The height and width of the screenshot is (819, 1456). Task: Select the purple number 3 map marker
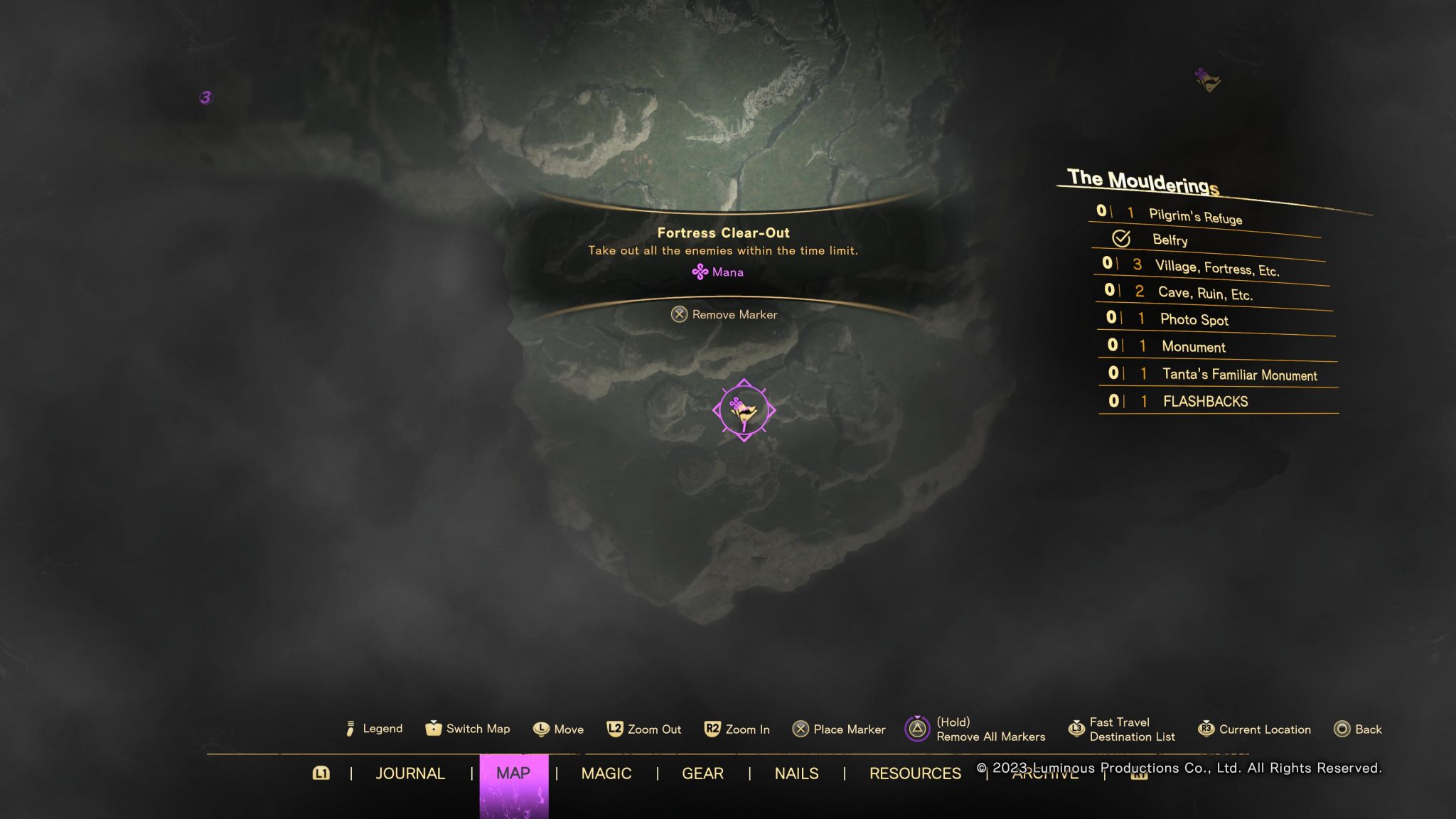[205, 97]
